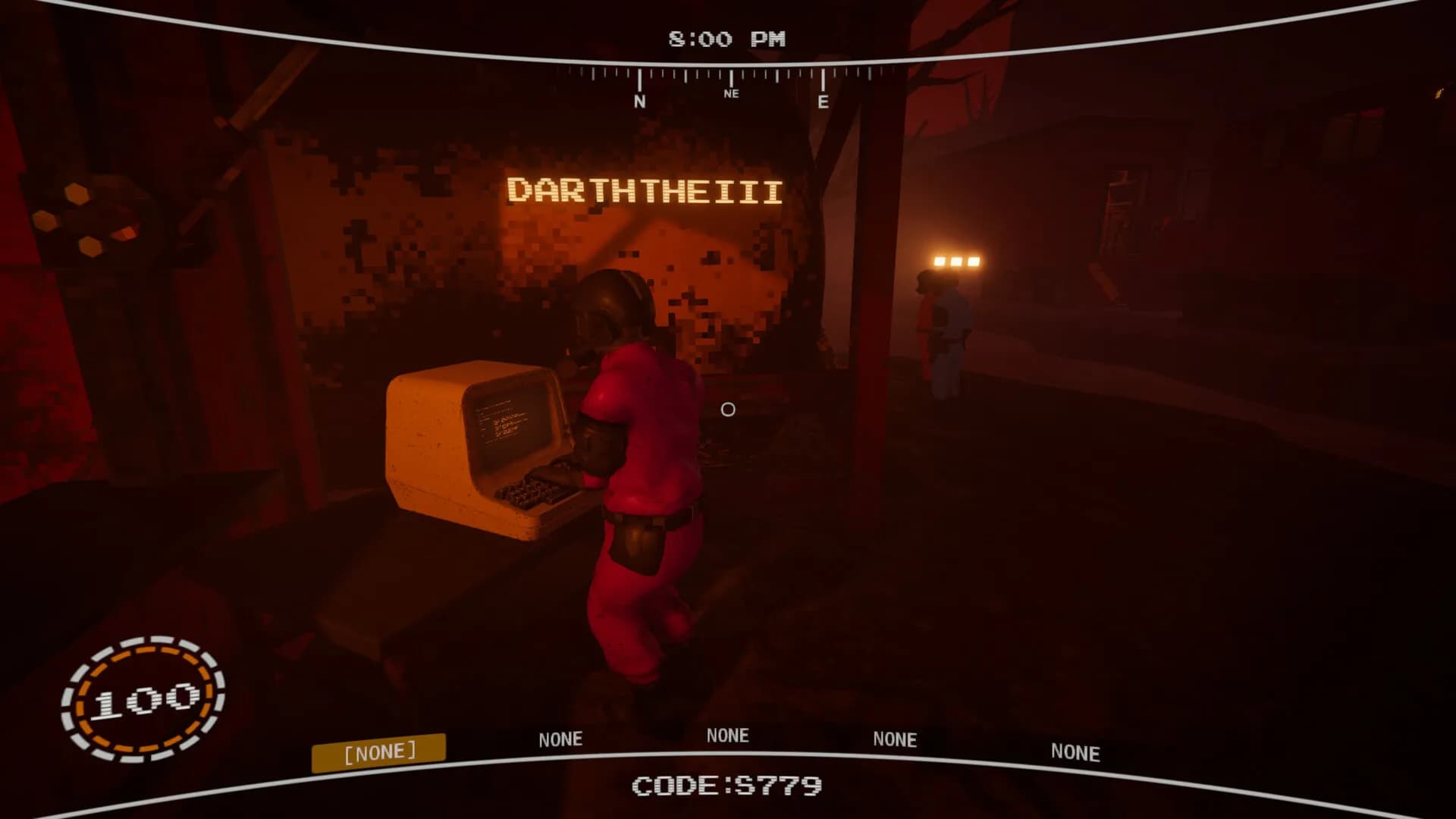This screenshot has height=819, width=1456.
Task: Select the second NONE inventory slot
Action: point(560,739)
